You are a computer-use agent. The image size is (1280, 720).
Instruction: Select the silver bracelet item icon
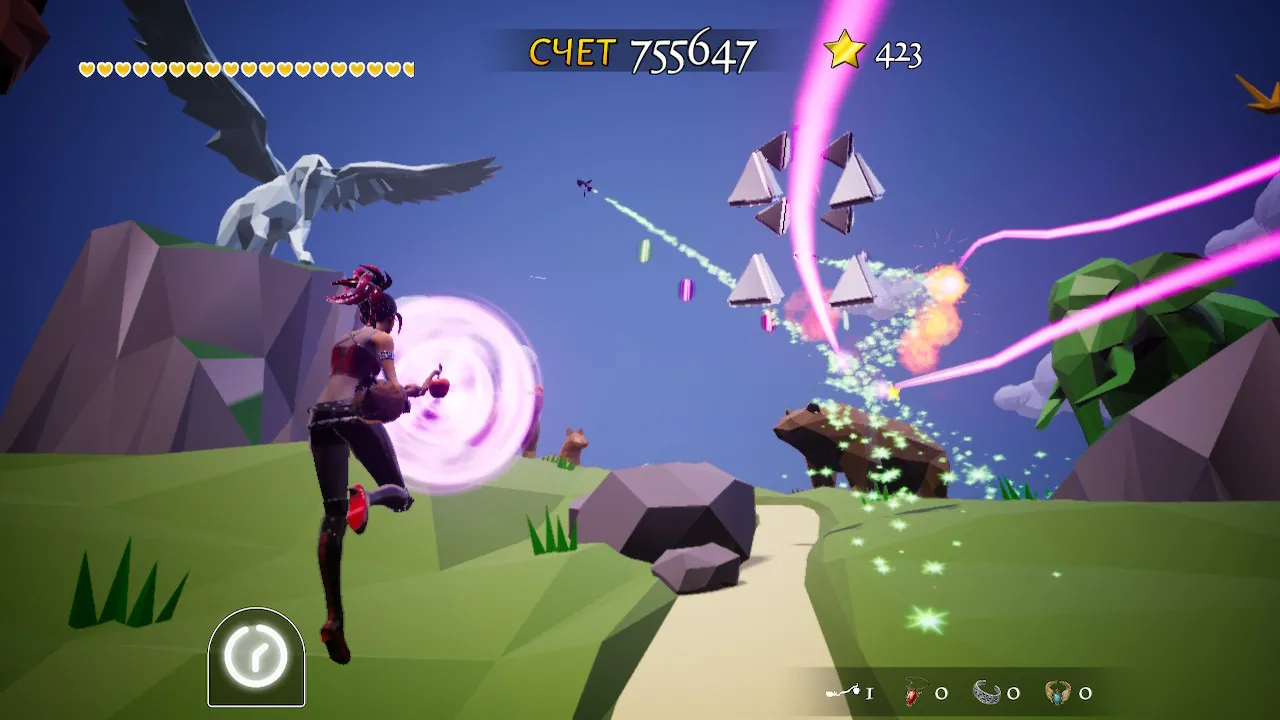(987, 692)
